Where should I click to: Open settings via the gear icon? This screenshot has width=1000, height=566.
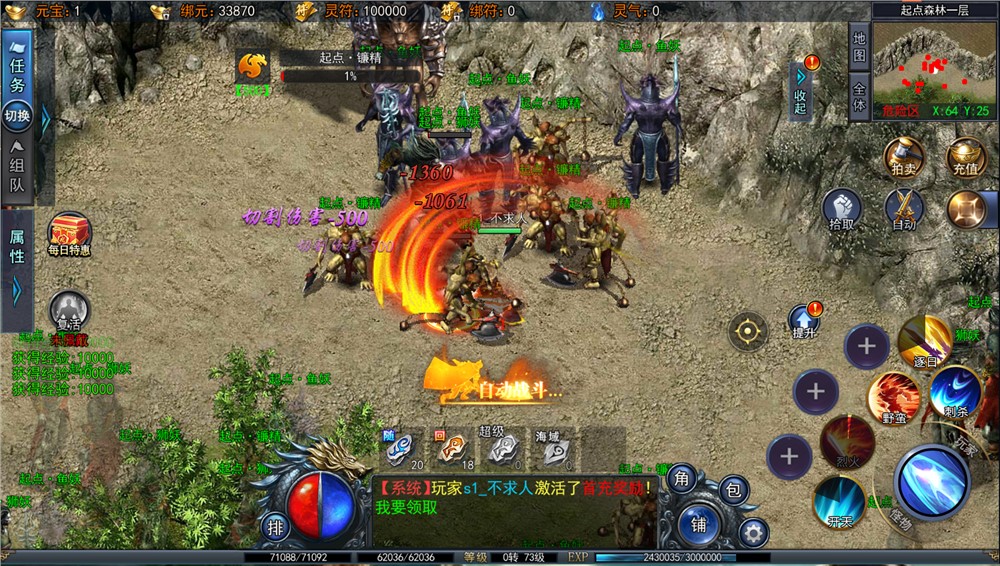click(752, 533)
